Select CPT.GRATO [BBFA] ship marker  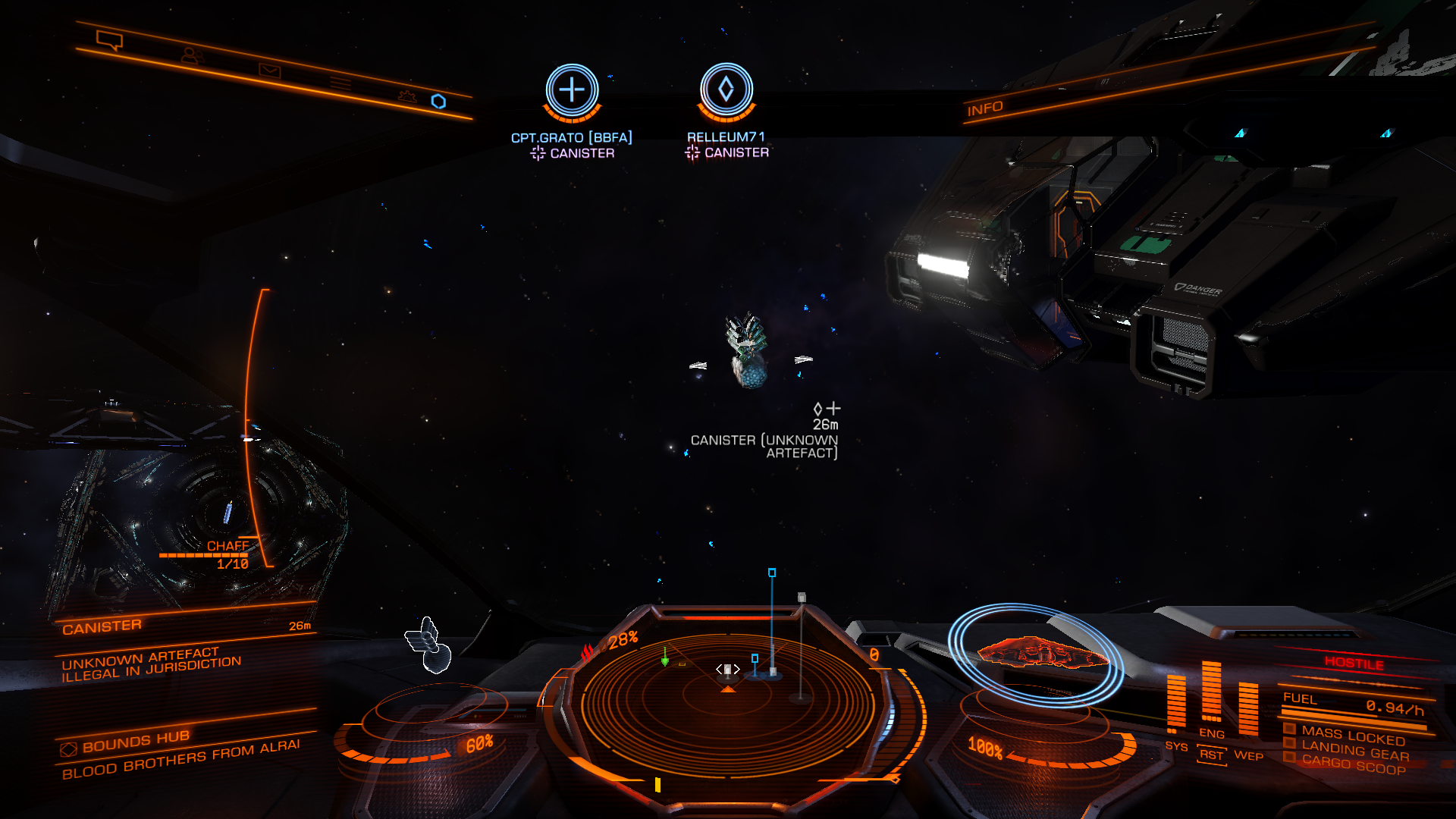tap(572, 91)
